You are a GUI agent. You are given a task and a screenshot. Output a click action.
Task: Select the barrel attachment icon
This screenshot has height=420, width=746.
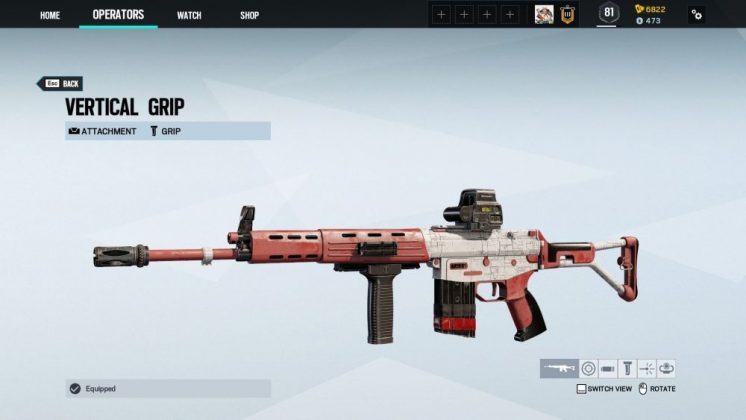click(608, 369)
